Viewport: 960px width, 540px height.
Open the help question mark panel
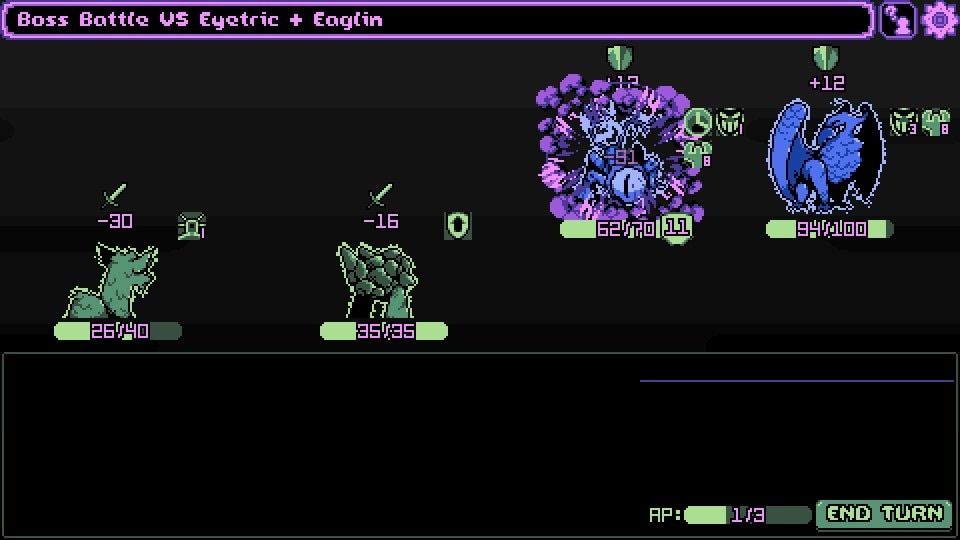[897, 20]
